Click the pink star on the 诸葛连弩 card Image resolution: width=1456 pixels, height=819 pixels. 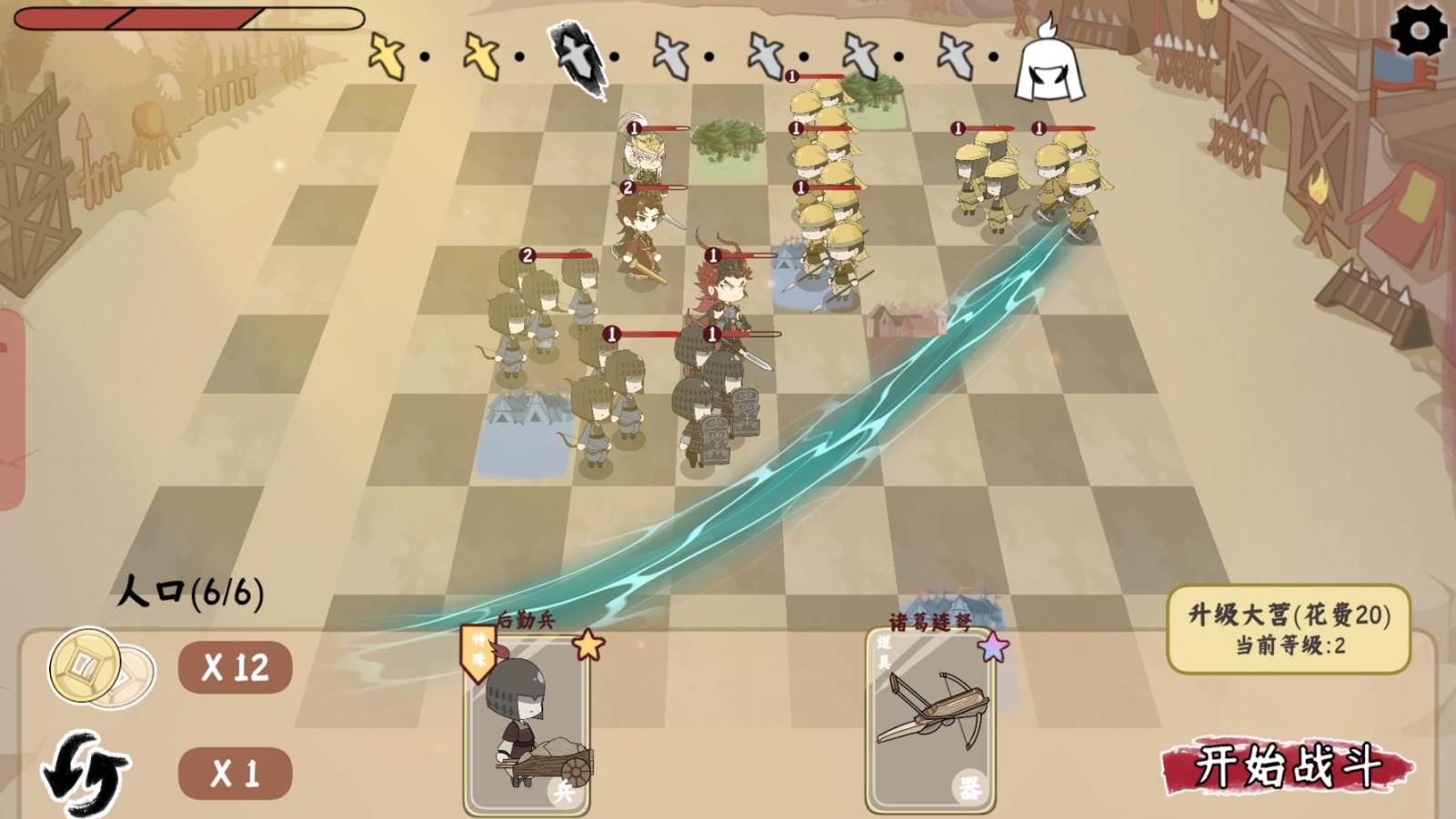(994, 646)
